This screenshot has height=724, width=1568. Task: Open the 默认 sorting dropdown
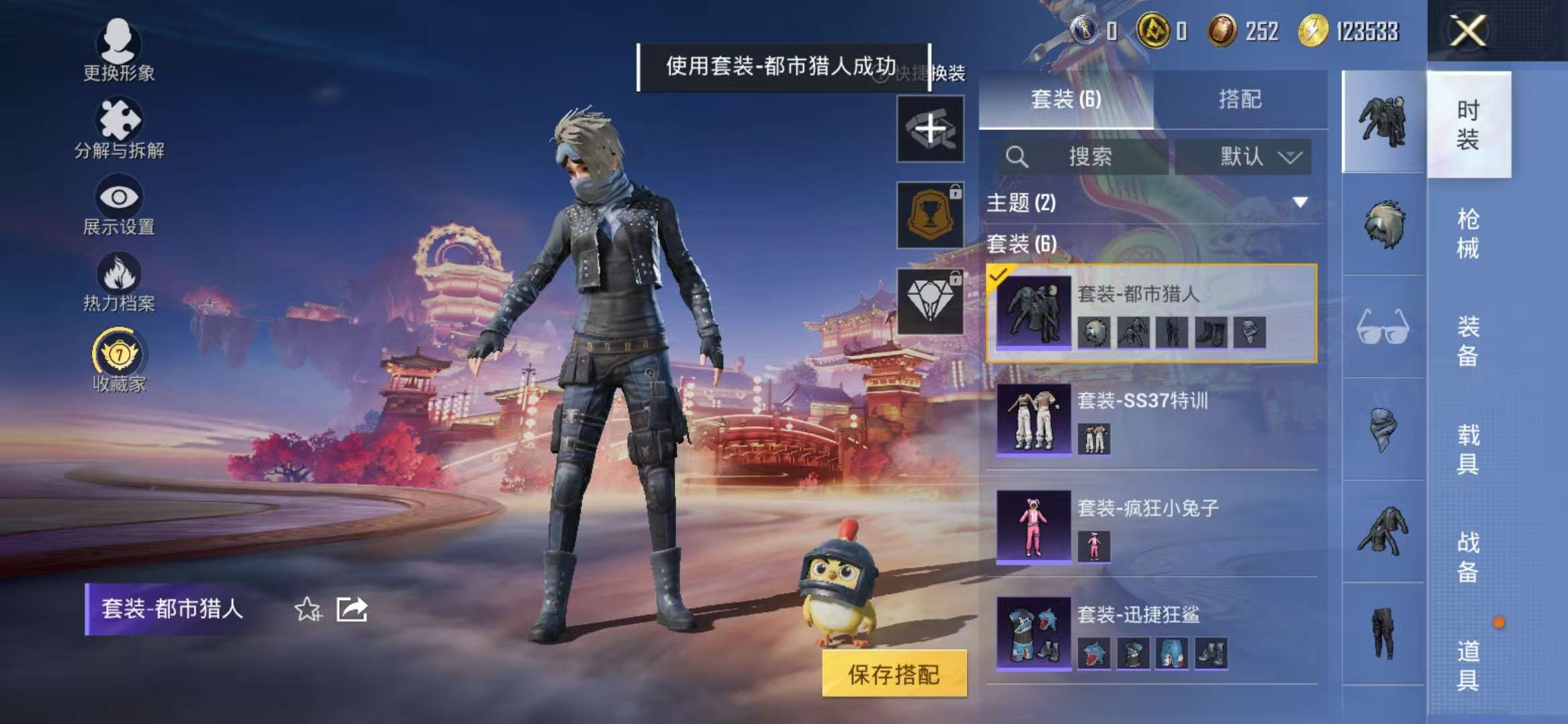(1243, 158)
